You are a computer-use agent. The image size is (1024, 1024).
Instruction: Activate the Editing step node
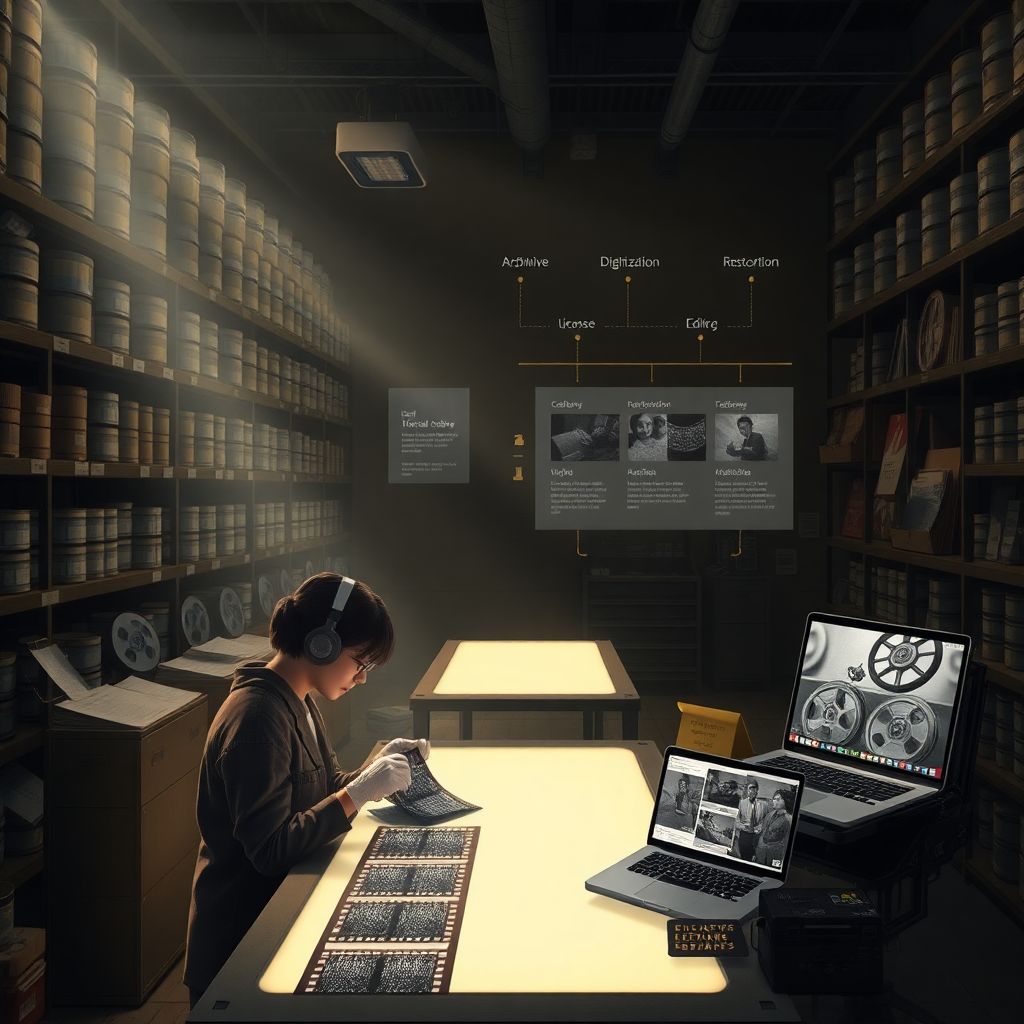point(701,324)
